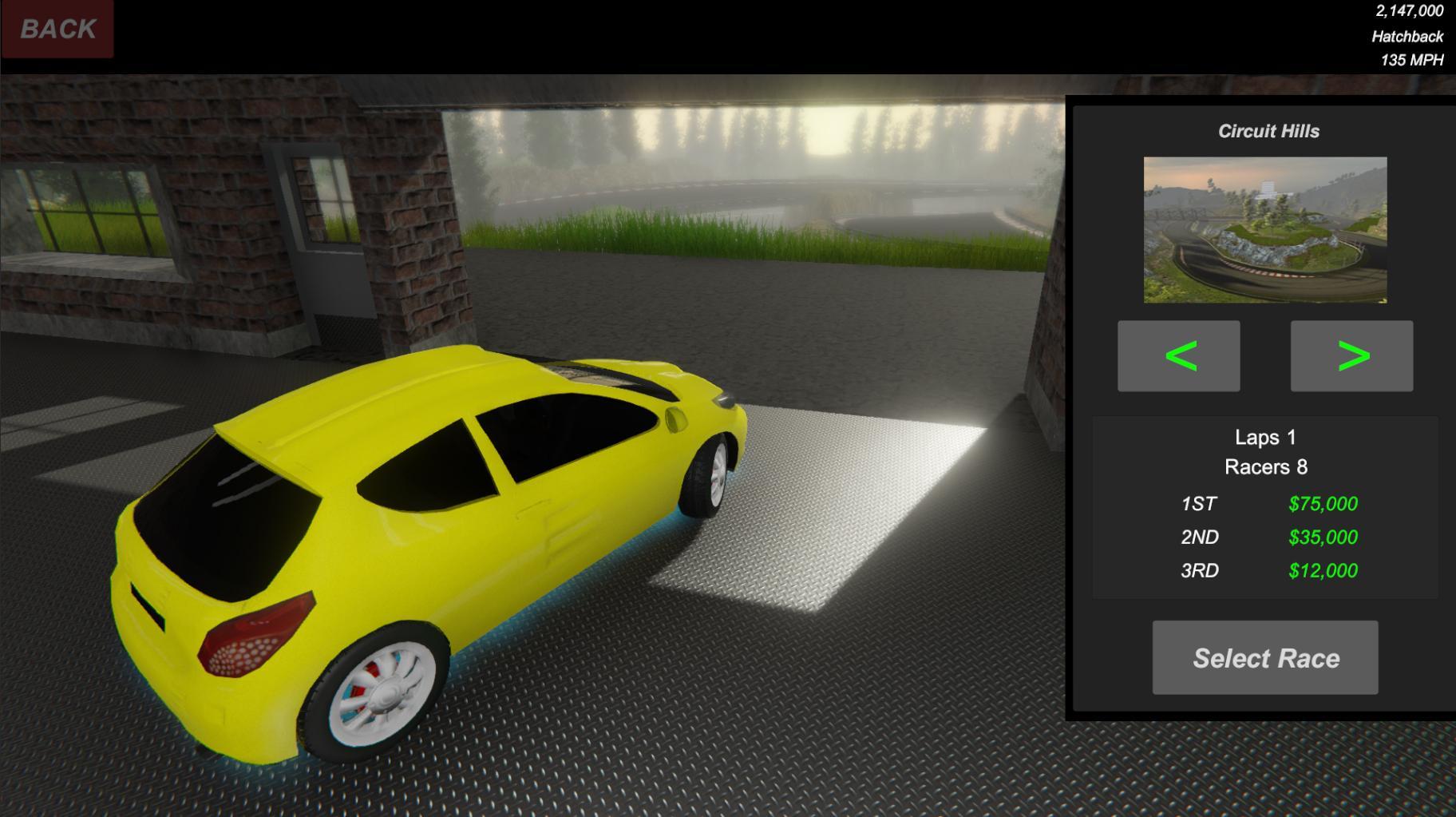Click the Hatchback vehicle class label

tap(1407, 35)
